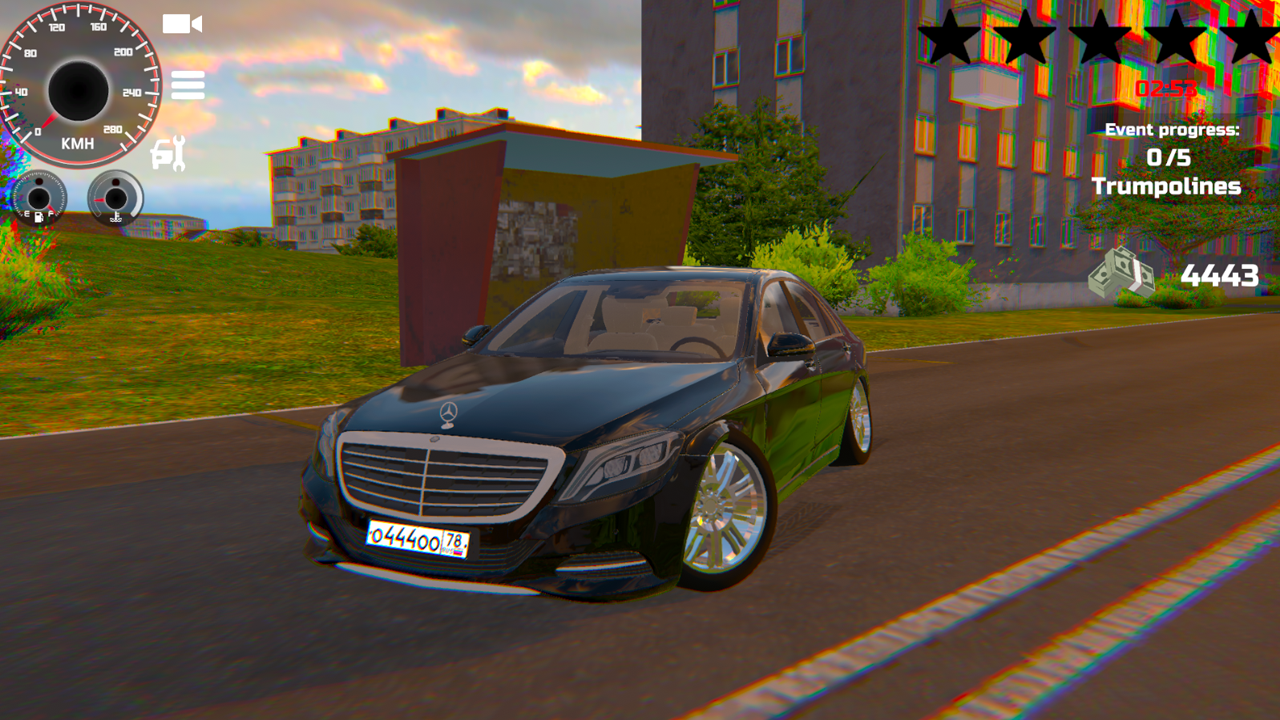1280x720 pixels.
Task: Click the 0/5 progress counter
Action: coord(1170,157)
